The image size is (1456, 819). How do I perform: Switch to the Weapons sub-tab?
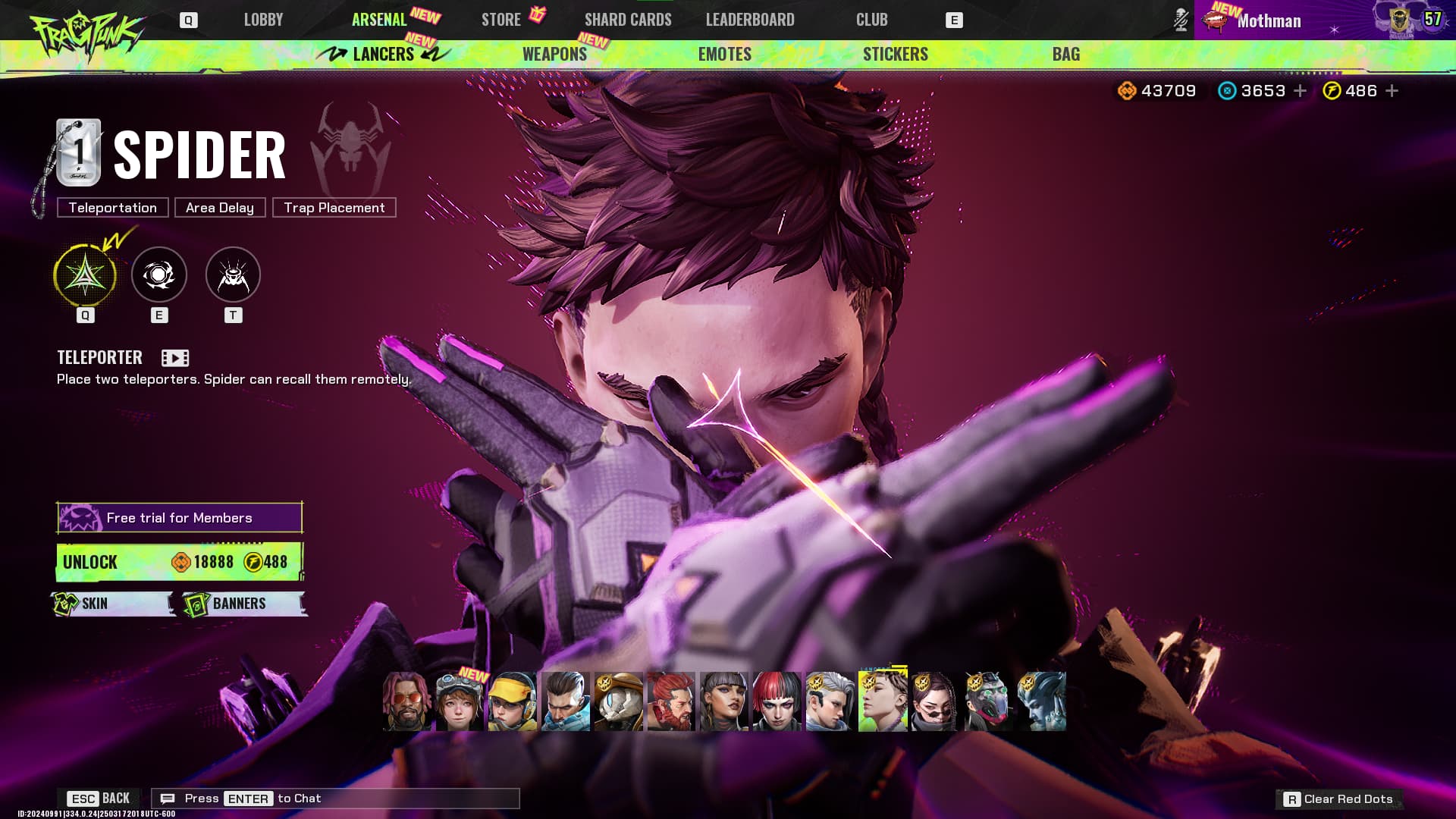coord(554,54)
